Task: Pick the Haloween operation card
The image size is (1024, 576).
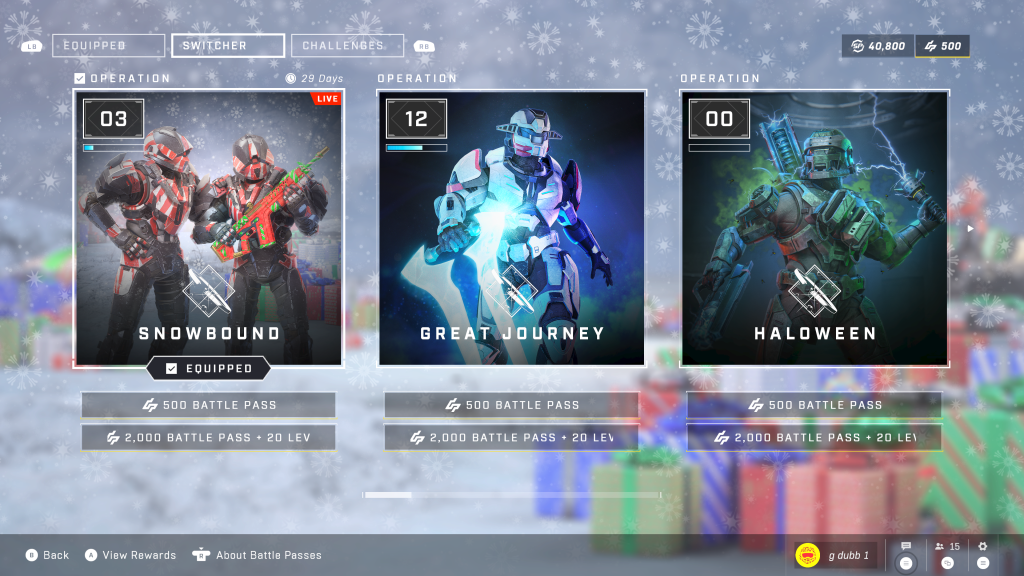Action: 814,228
